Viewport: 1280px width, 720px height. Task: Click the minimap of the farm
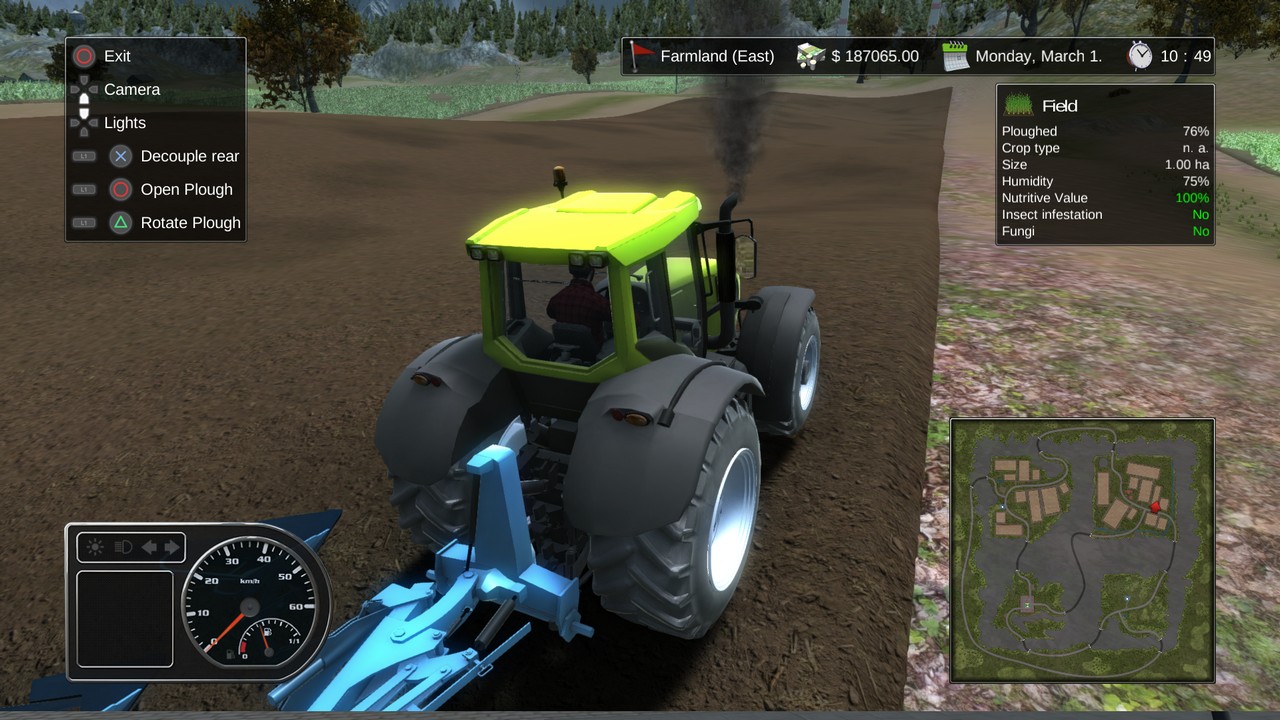1082,550
